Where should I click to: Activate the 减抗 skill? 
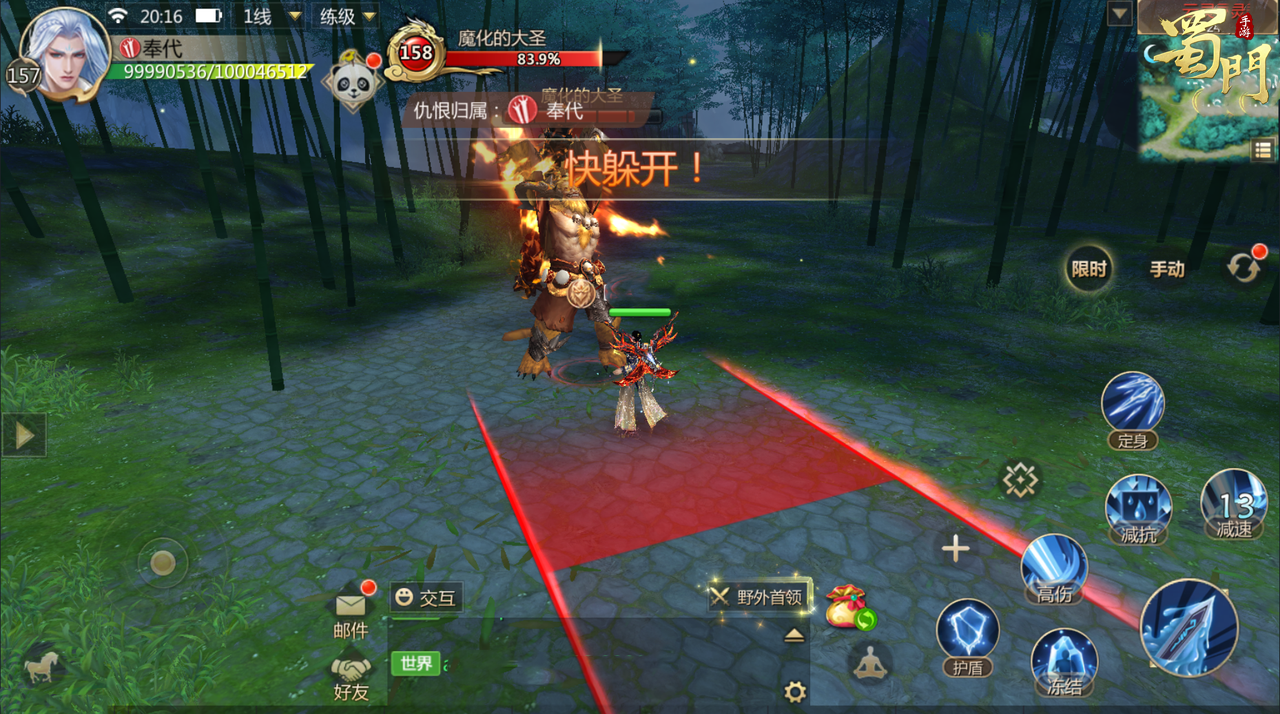(x=1138, y=505)
